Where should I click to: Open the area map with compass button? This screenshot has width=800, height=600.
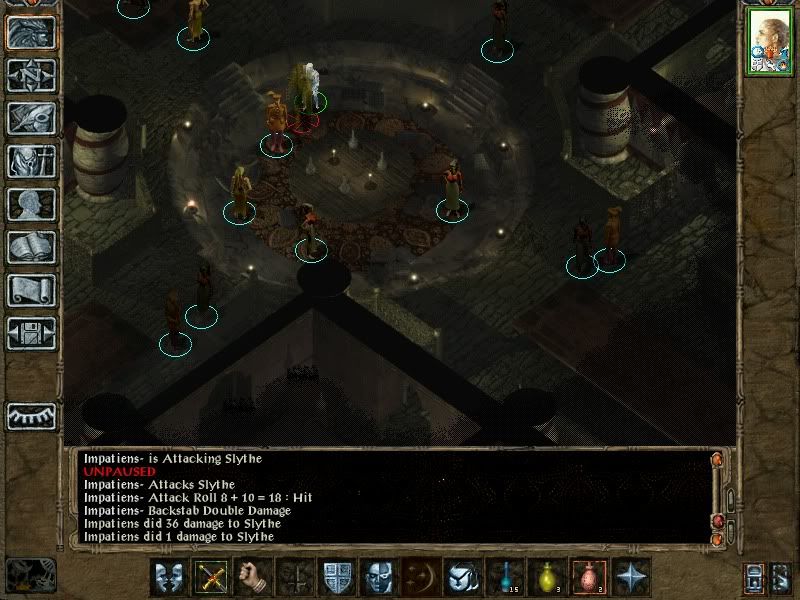[x=31, y=75]
